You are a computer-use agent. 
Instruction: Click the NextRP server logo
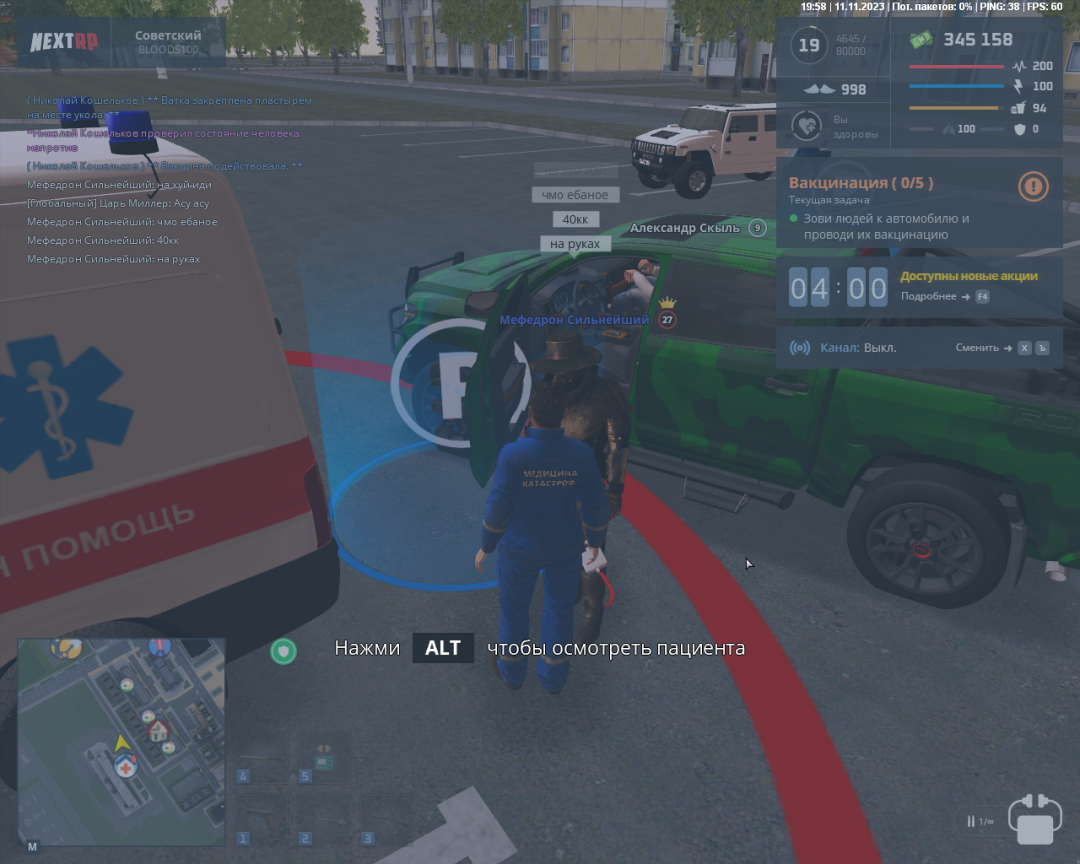[x=62, y=42]
